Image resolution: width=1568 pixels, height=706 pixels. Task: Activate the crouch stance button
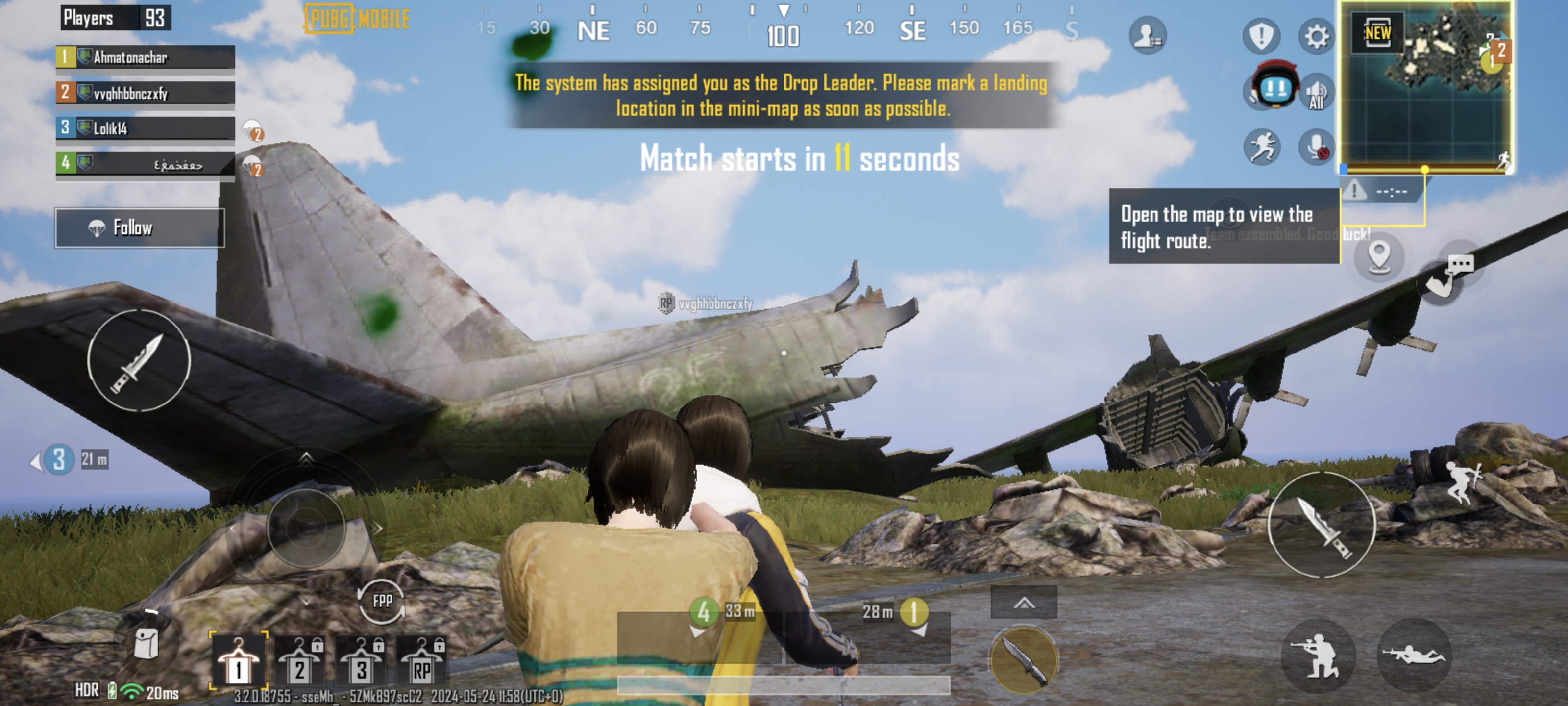(1317, 656)
